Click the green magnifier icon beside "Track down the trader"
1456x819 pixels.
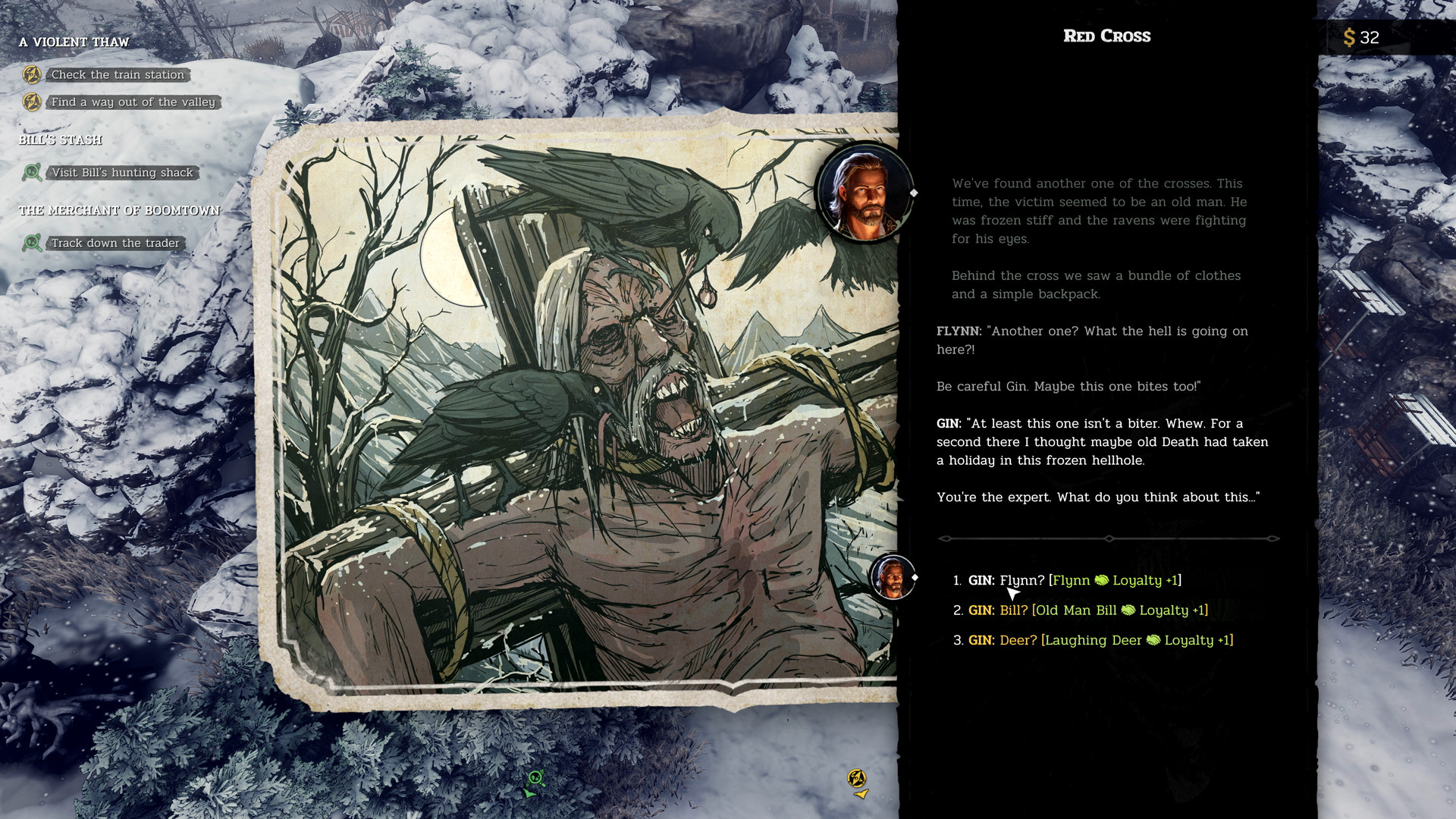pos(31,243)
